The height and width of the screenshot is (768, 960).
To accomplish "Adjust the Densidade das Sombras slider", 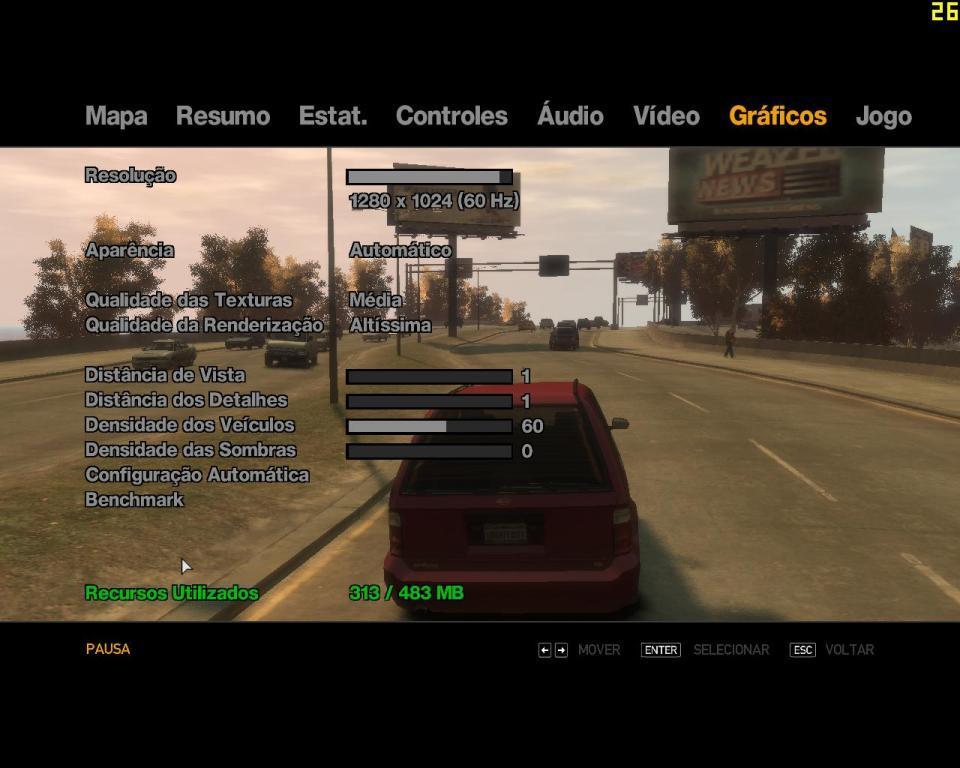I will (429, 451).
